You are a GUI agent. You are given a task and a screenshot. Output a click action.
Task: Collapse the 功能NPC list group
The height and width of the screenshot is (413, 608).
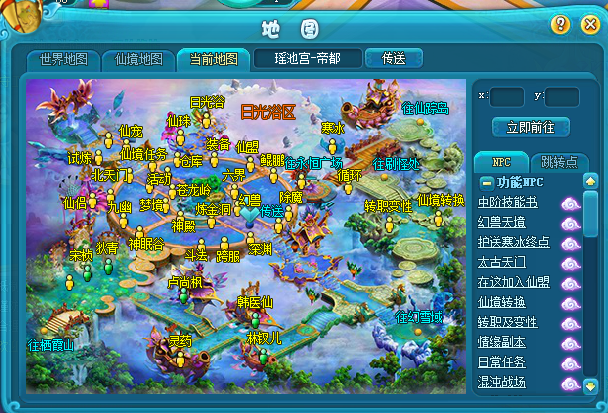point(486,182)
